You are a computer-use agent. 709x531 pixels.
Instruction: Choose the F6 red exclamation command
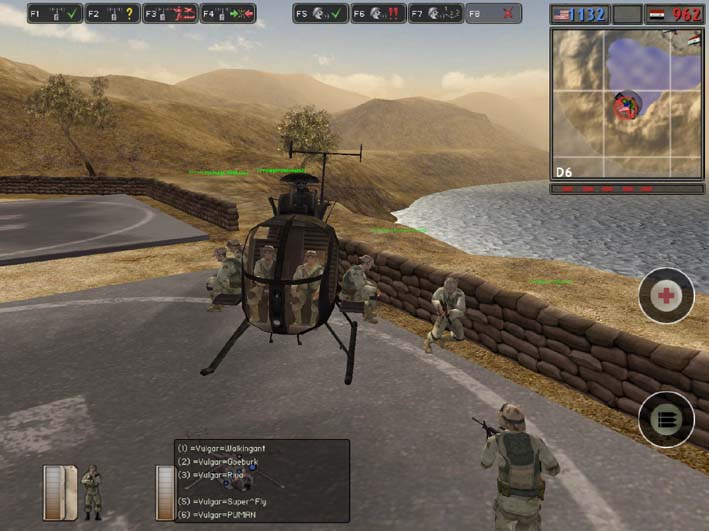tap(377, 14)
